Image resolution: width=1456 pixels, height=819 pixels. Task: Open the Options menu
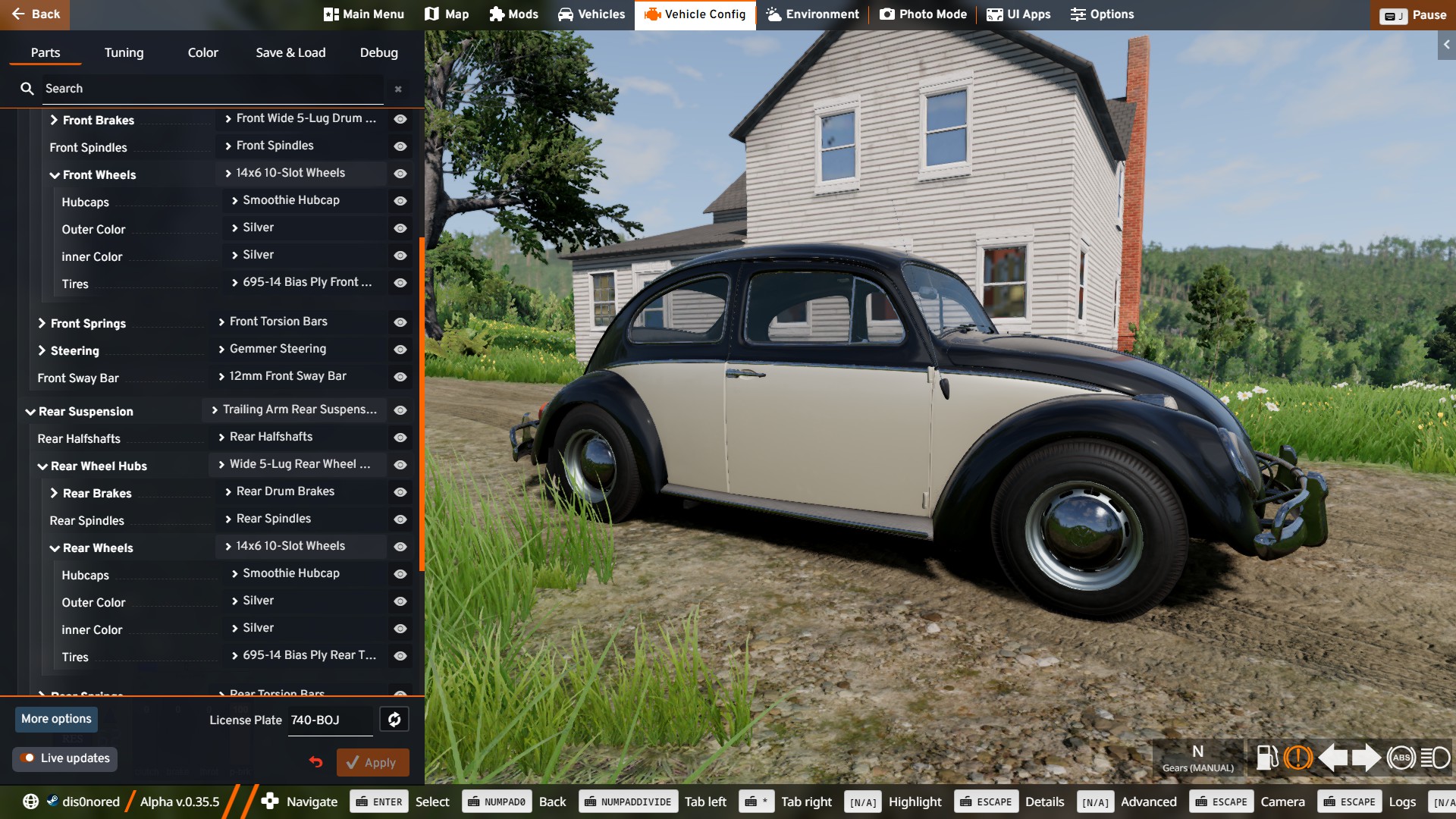point(1102,14)
